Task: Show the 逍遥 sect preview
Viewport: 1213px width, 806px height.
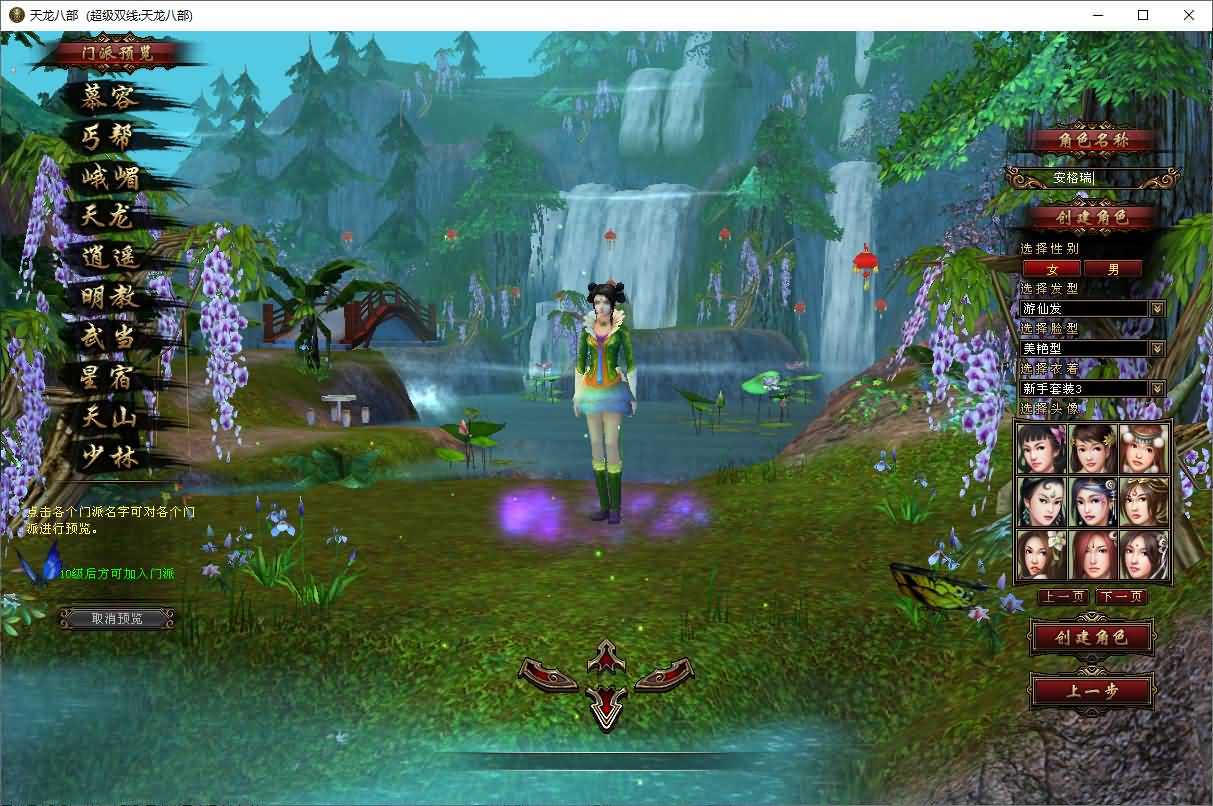Action: pyautogui.click(x=110, y=257)
